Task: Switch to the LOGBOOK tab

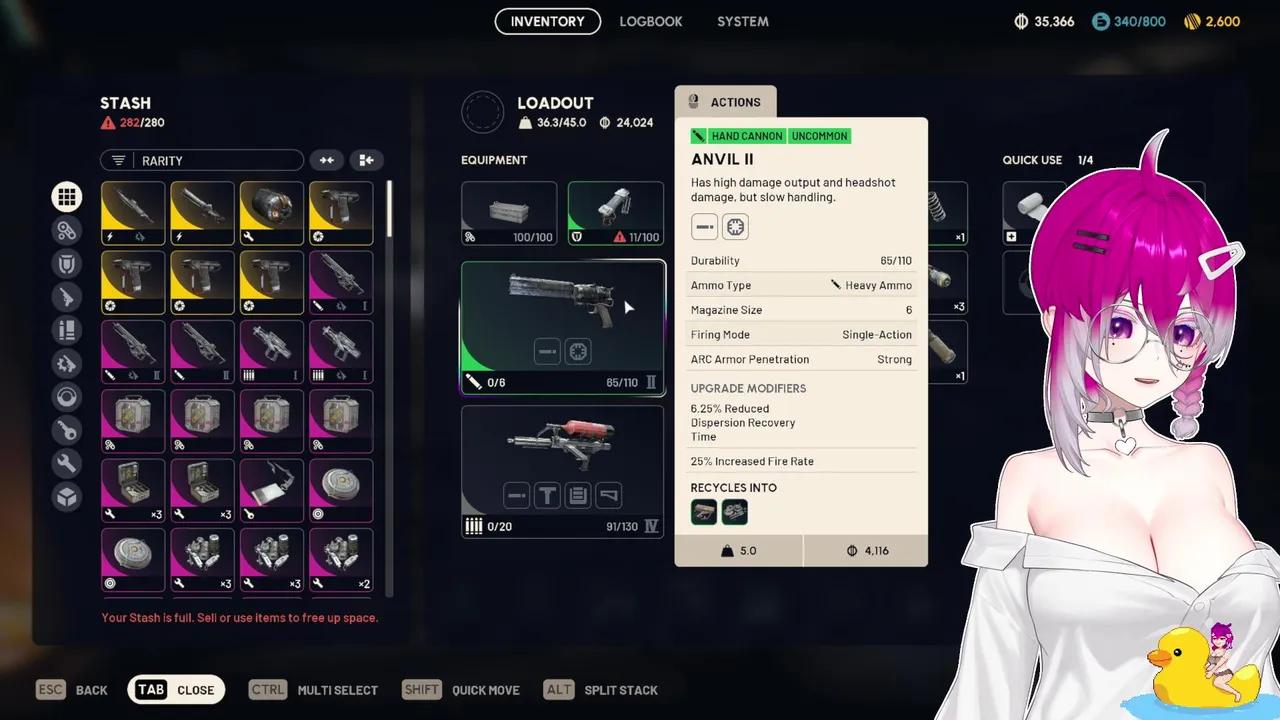Action: (x=650, y=21)
